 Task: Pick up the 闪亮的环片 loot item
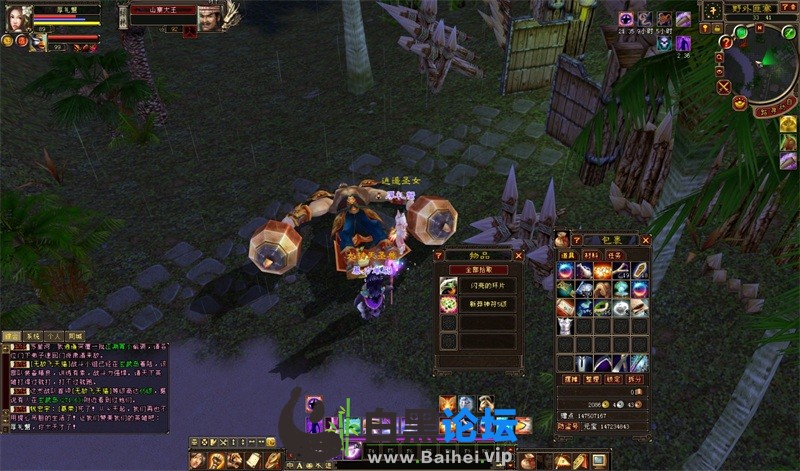(x=480, y=287)
